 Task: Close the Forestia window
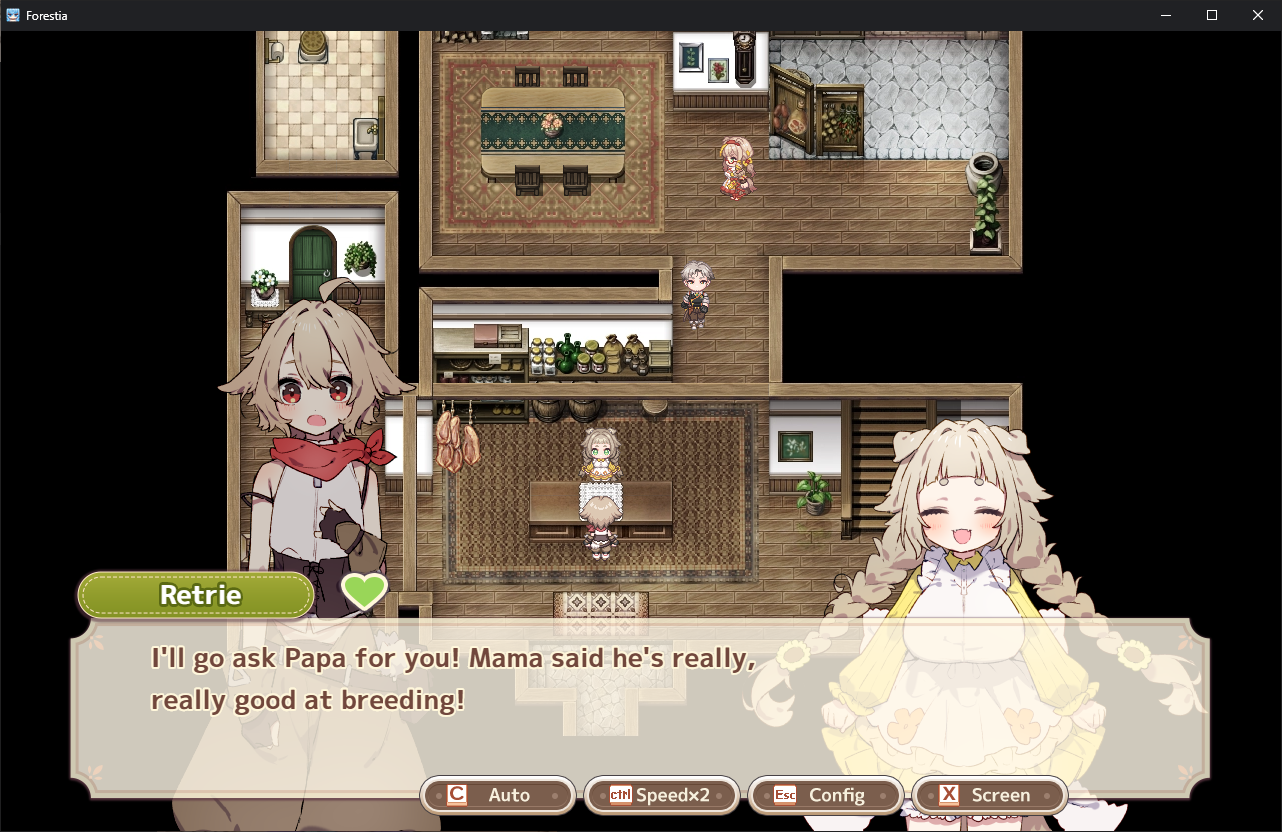1258,15
